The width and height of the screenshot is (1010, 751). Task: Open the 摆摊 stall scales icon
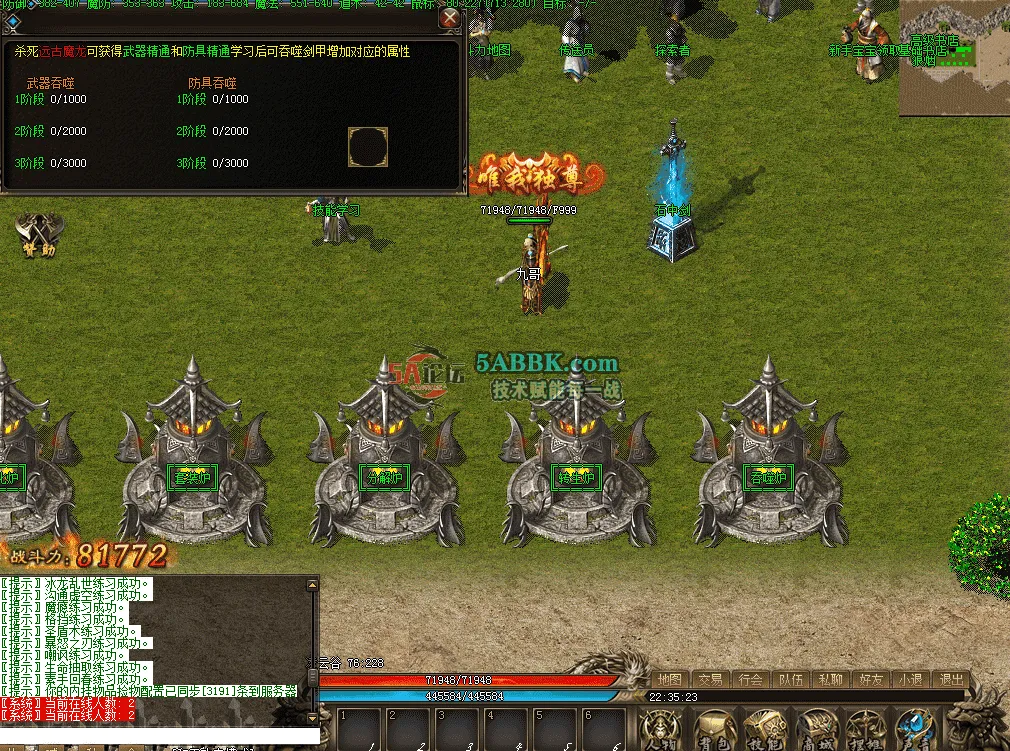point(862,730)
